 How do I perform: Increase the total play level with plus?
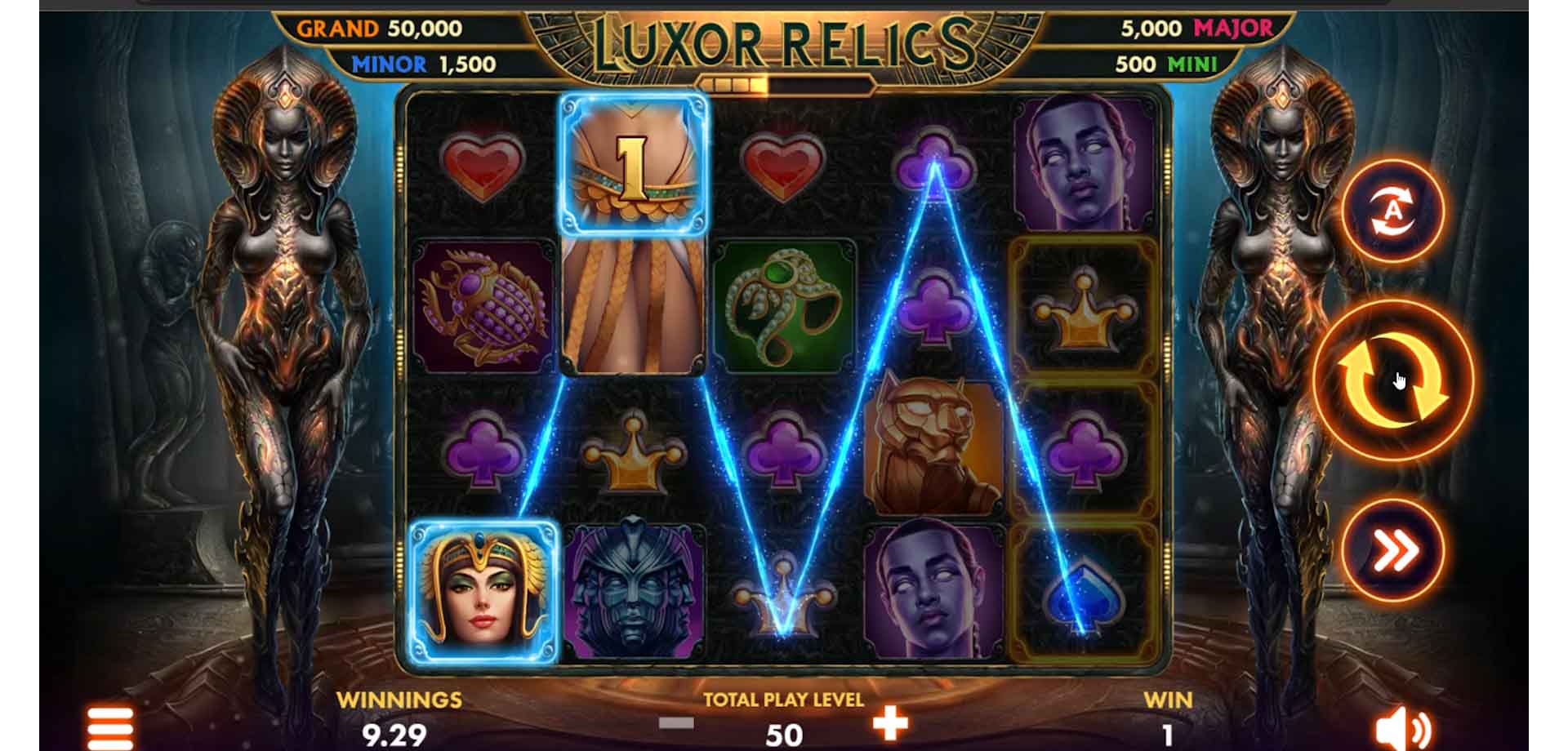pos(890,723)
